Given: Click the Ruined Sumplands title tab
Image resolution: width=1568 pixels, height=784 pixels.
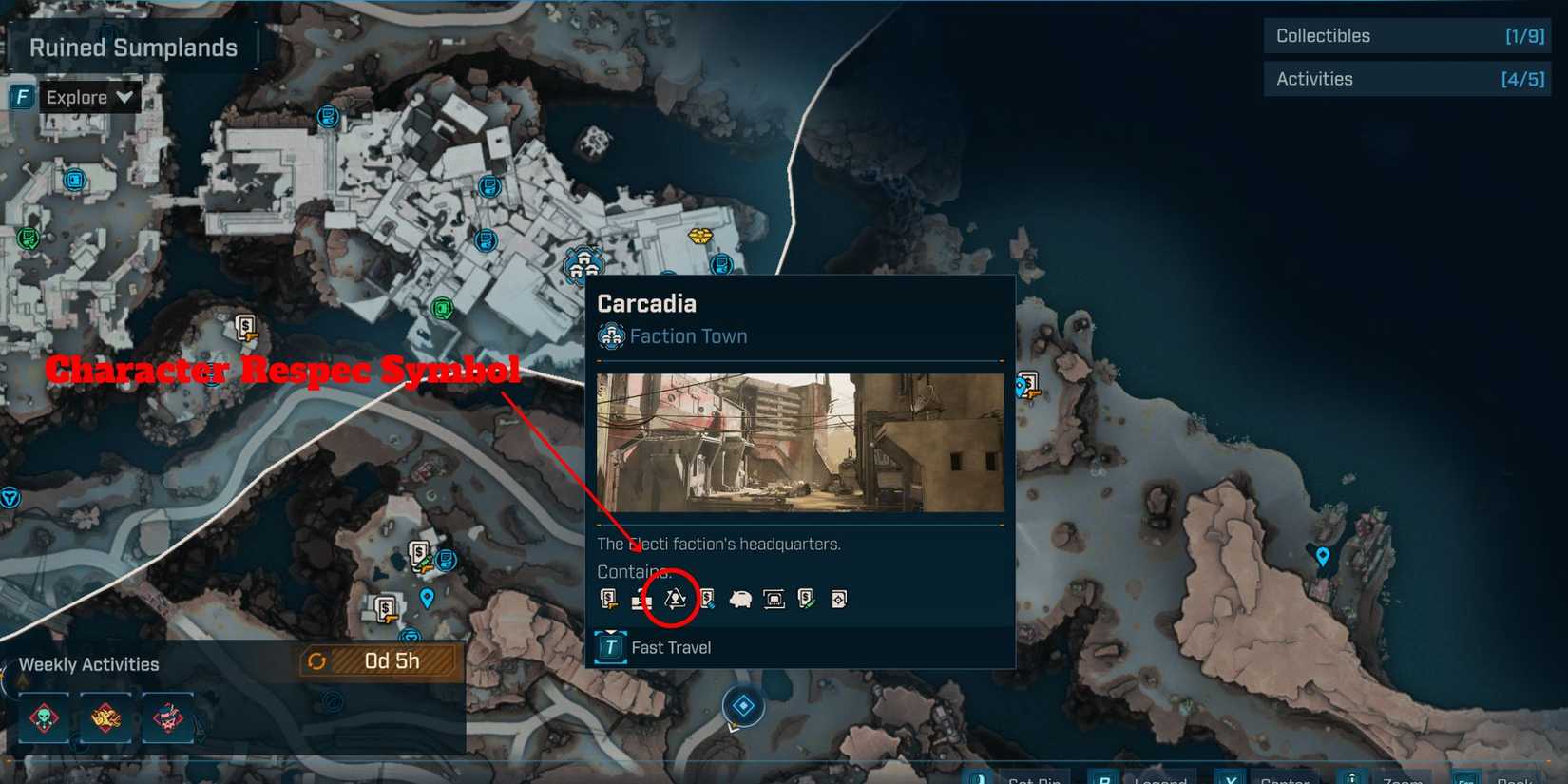Looking at the screenshot, I should (x=134, y=47).
